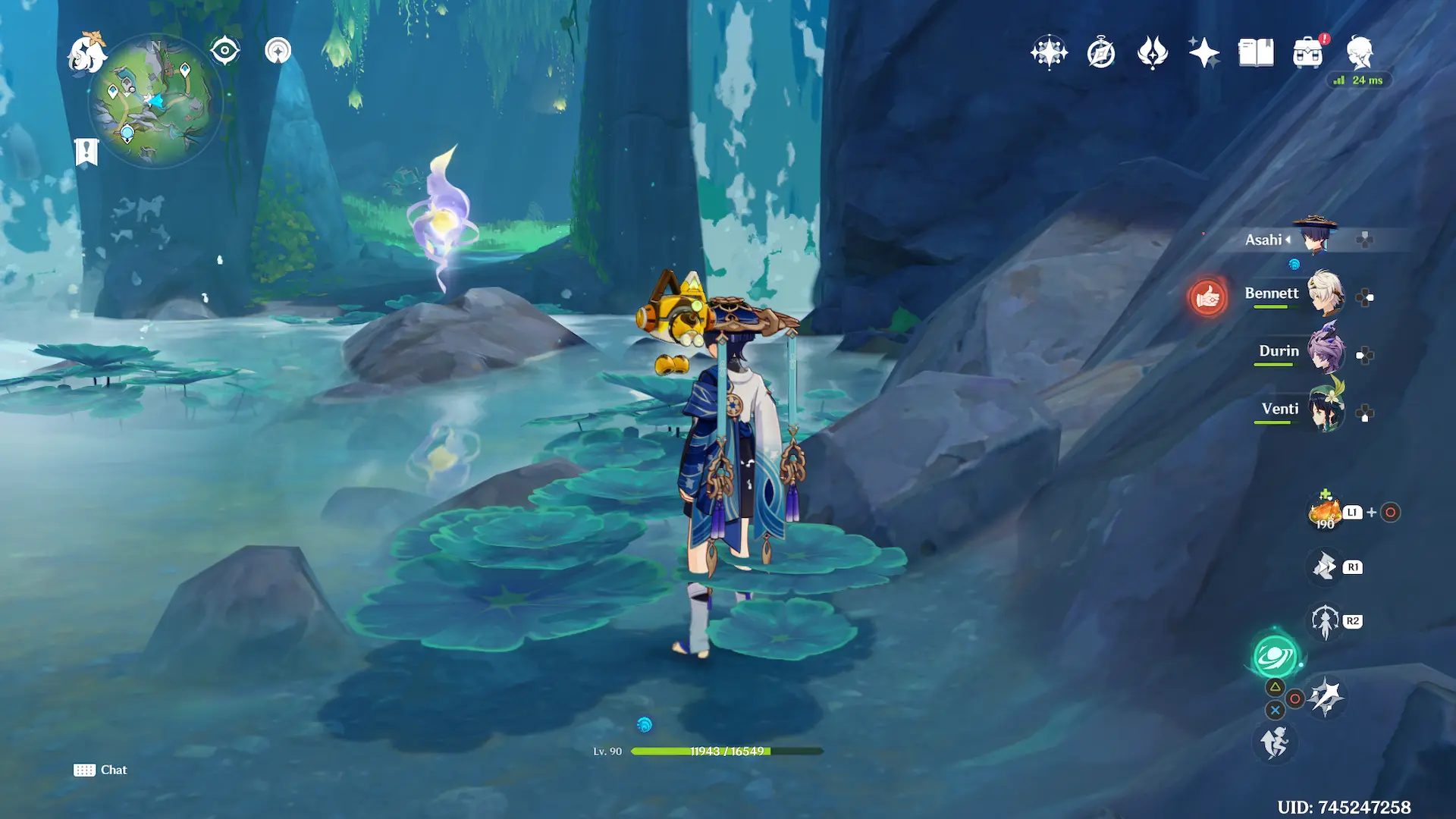This screenshot has height=819, width=1456.
Task: Open the Paimon menu icon
Action: coord(86,53)
